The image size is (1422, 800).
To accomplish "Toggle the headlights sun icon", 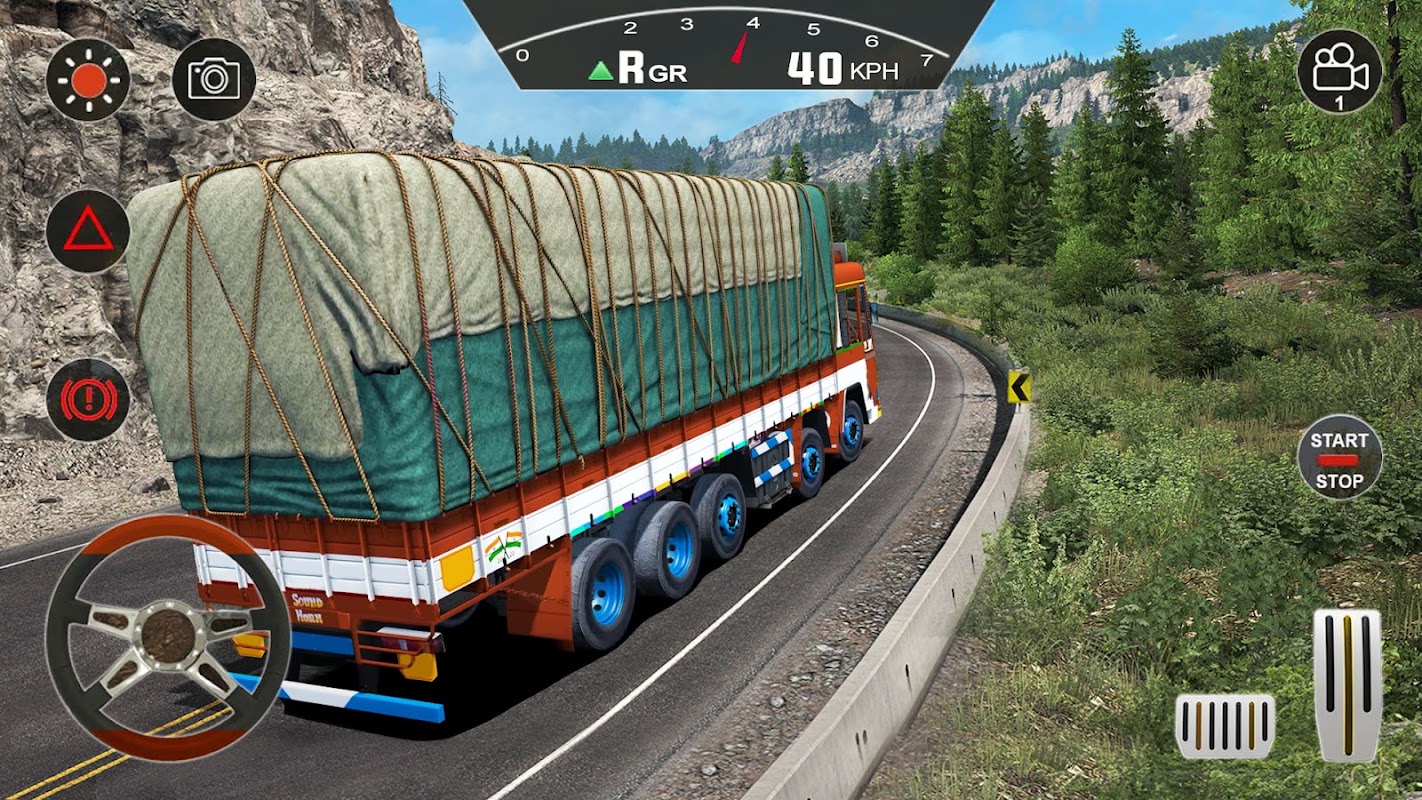I will pyautogui.click(x=88, y=80).
